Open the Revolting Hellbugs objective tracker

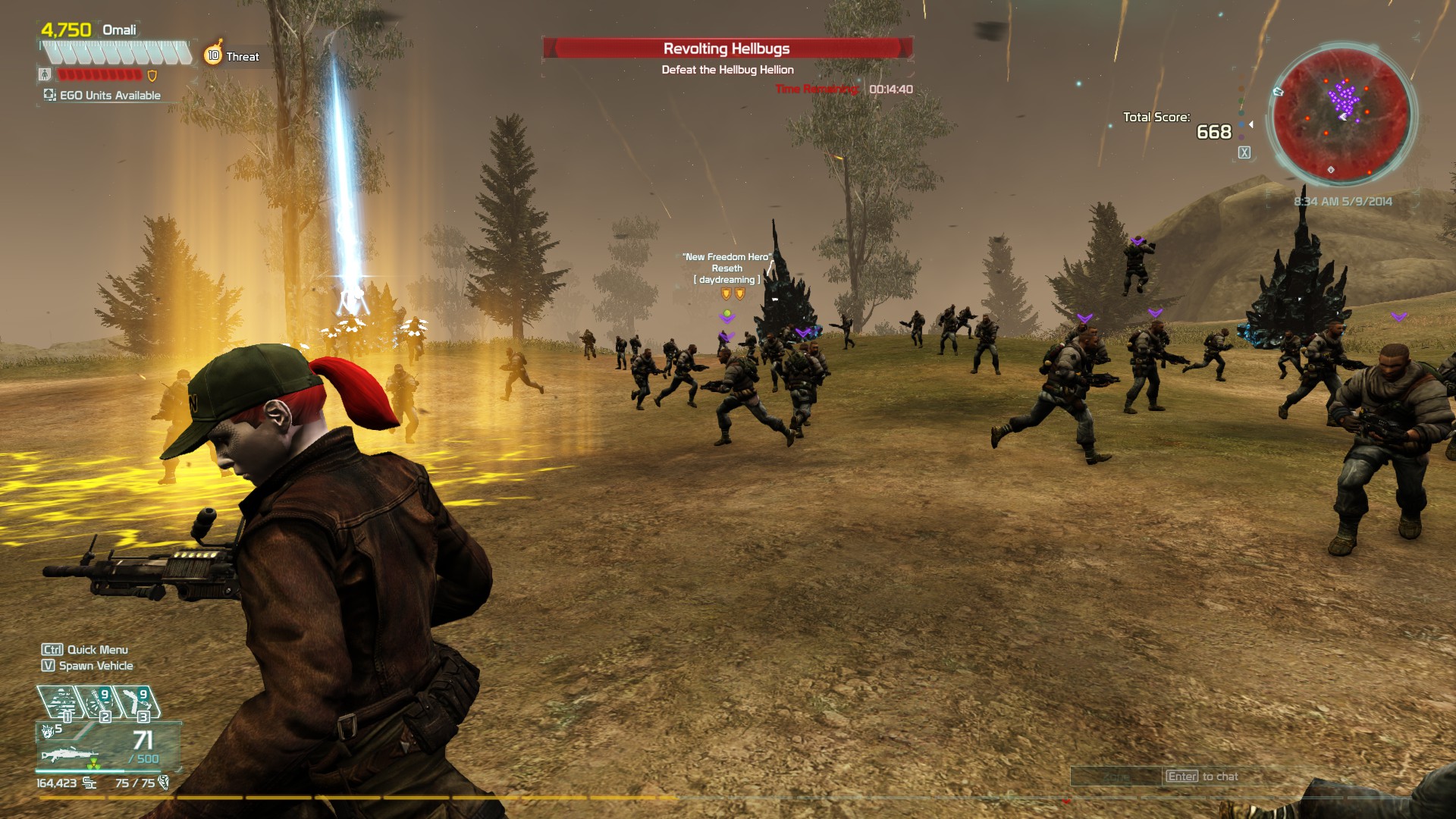point(726,49)
